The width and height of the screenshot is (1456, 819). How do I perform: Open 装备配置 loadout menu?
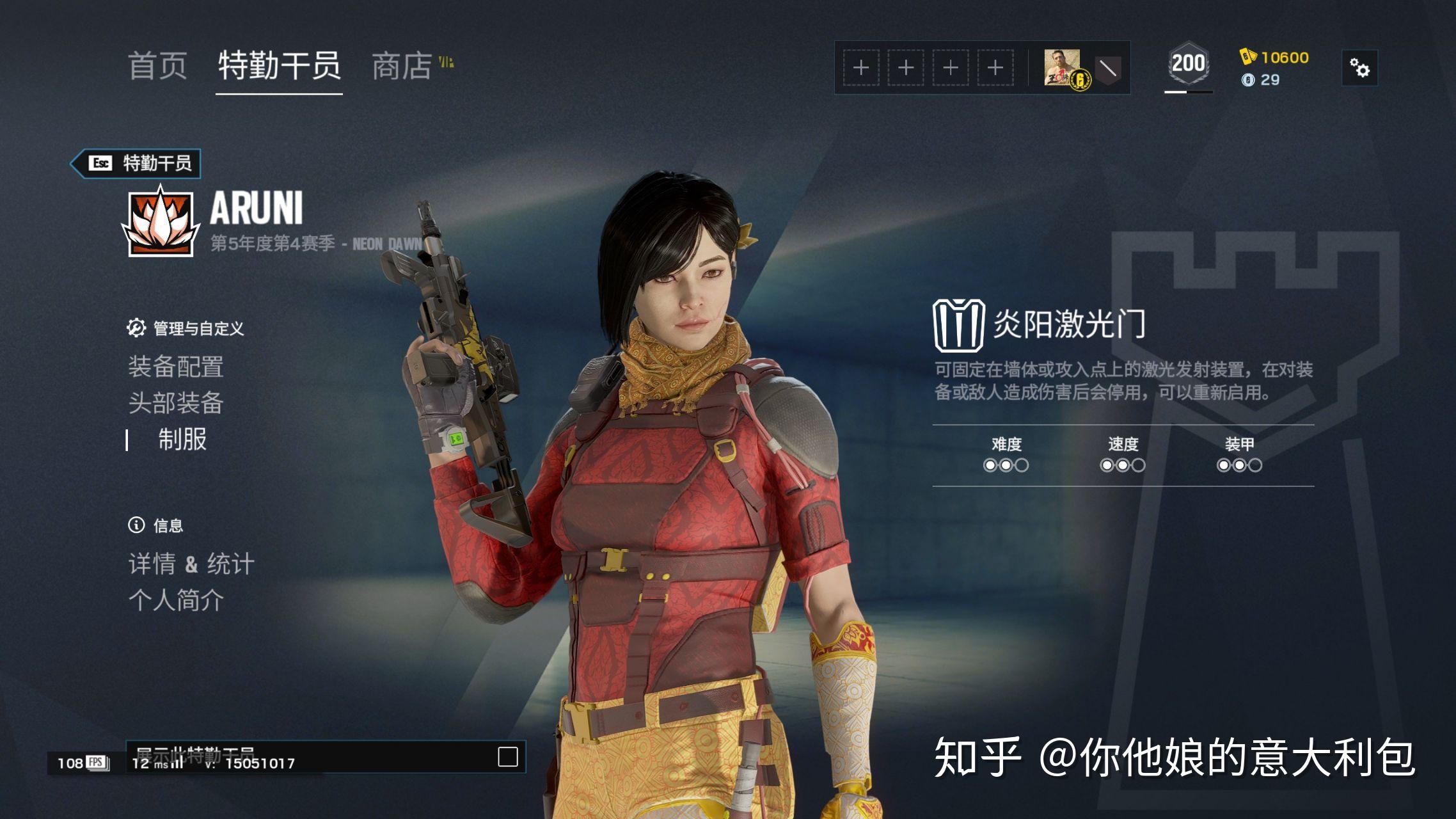[176, 367]
